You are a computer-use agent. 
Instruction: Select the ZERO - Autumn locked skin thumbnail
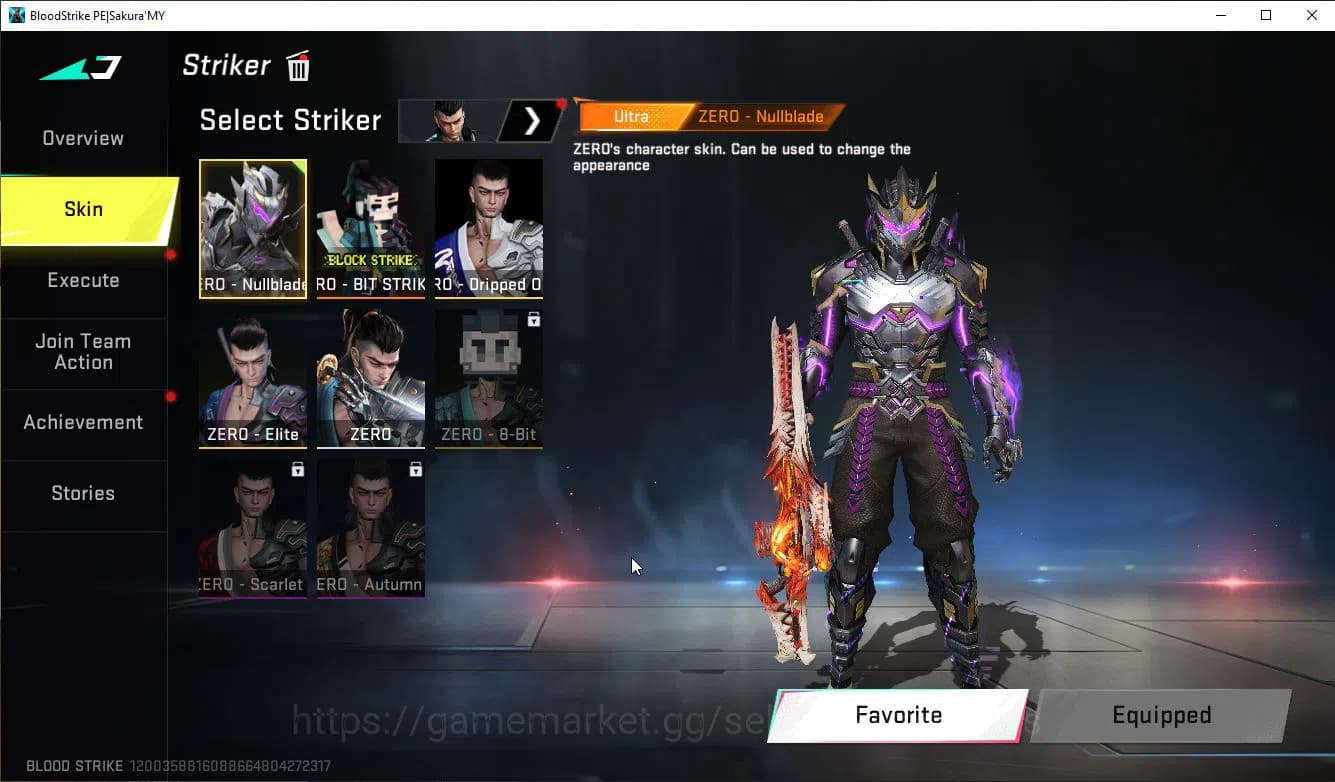point(370,528)
